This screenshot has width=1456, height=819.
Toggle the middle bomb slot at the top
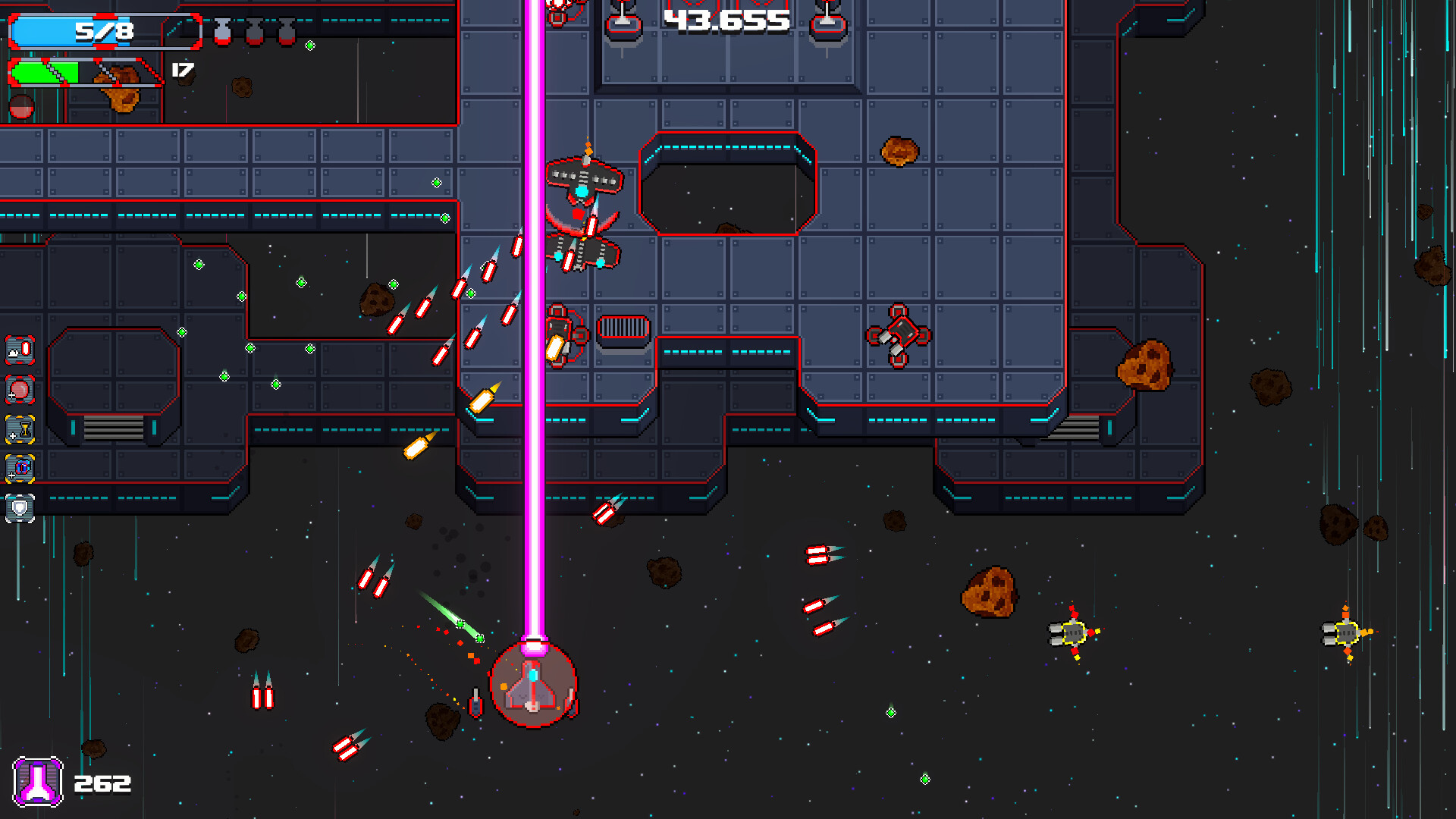[x=254, y=33]
